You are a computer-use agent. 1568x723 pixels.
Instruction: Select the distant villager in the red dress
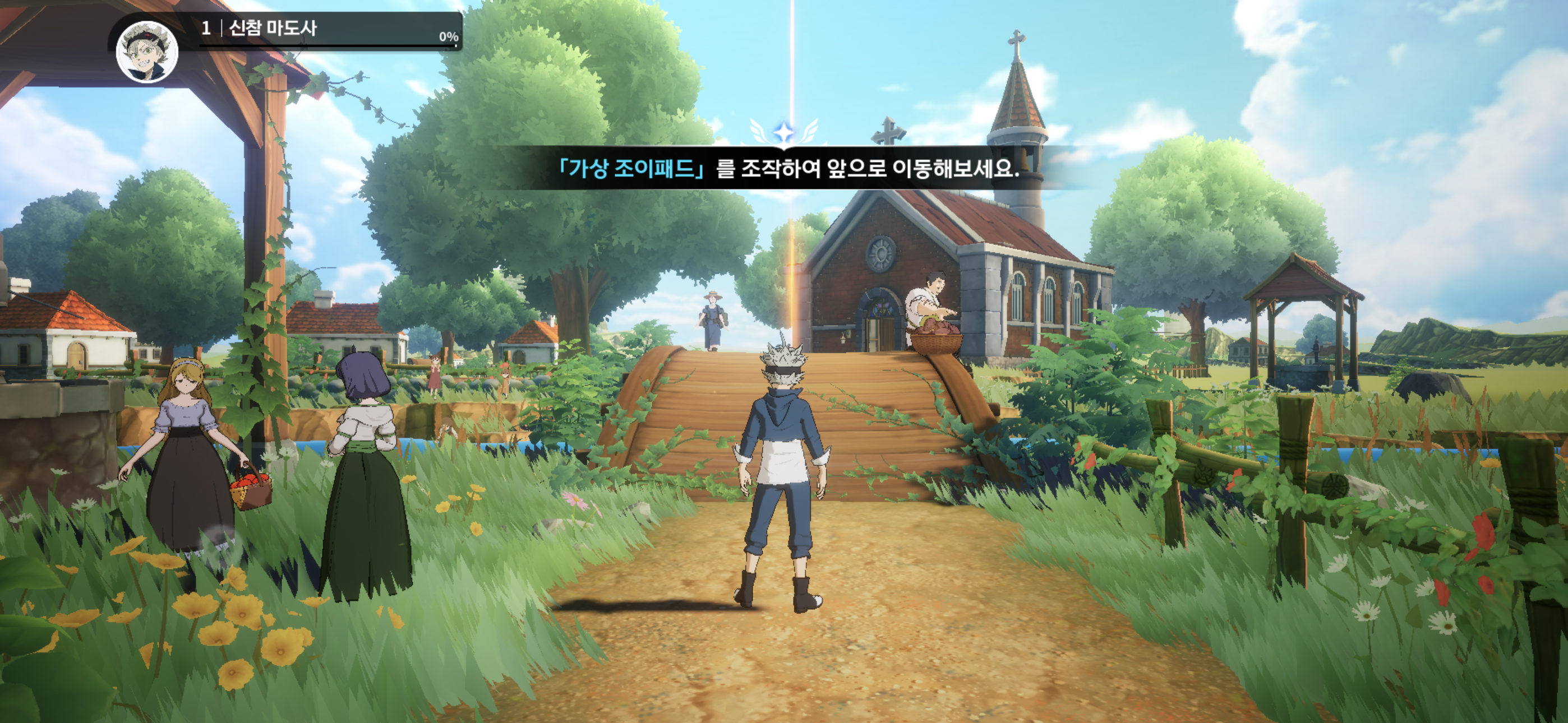point(435,377)
